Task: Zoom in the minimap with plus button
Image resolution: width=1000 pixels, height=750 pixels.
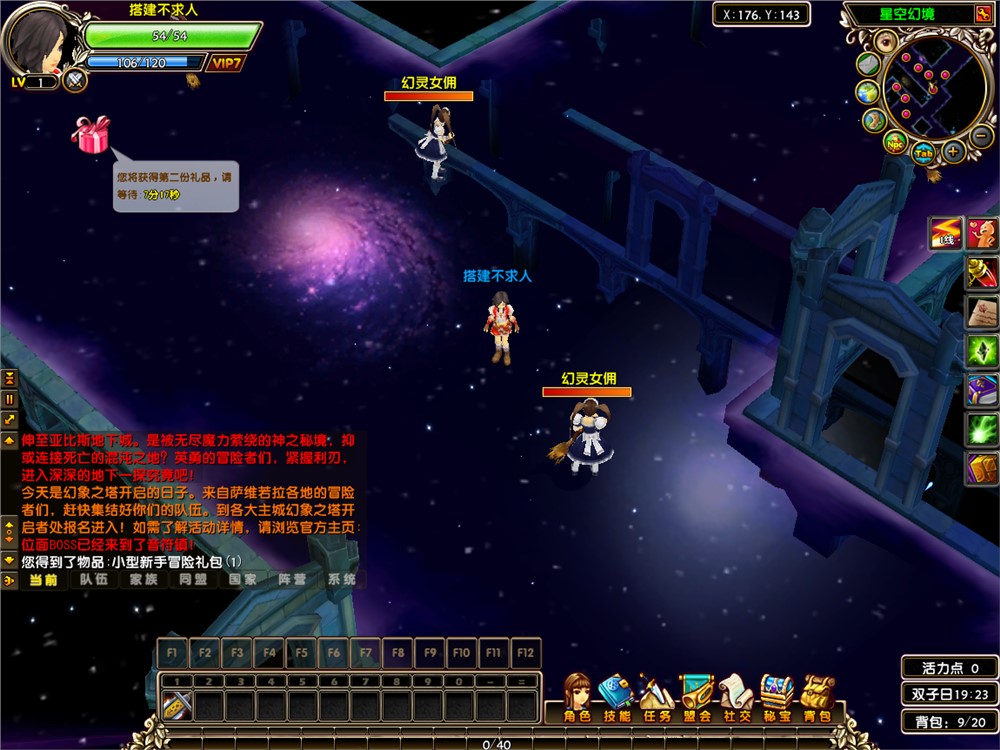Action: 954,153
